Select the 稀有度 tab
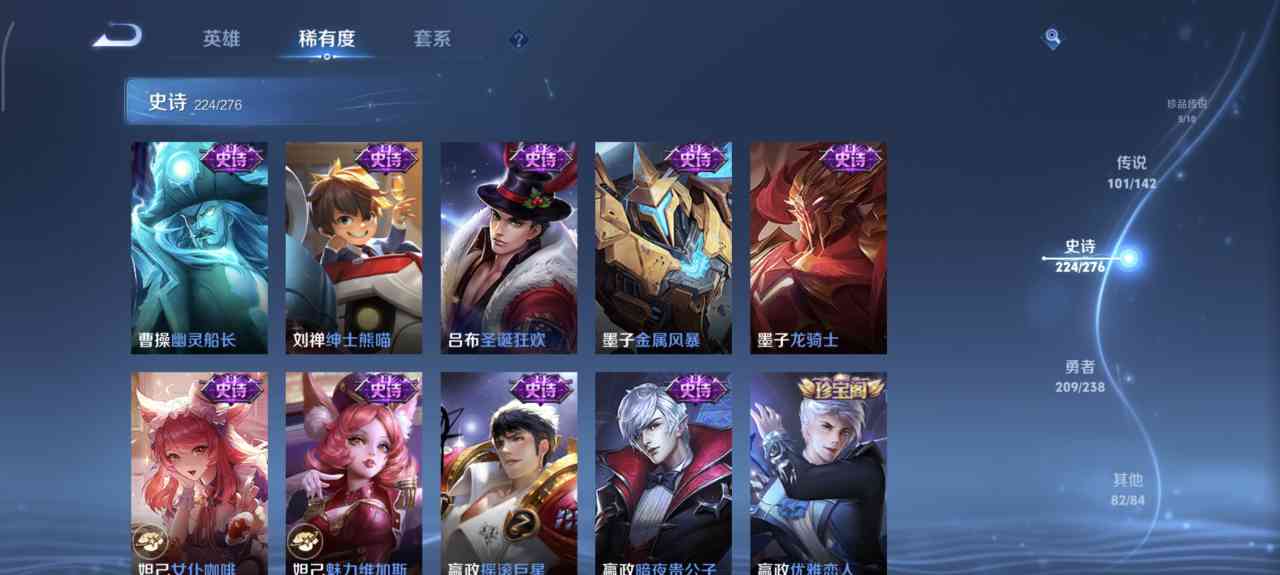Screen dimensions: 1280x575 pyautogui.click(x=326, y=39)
